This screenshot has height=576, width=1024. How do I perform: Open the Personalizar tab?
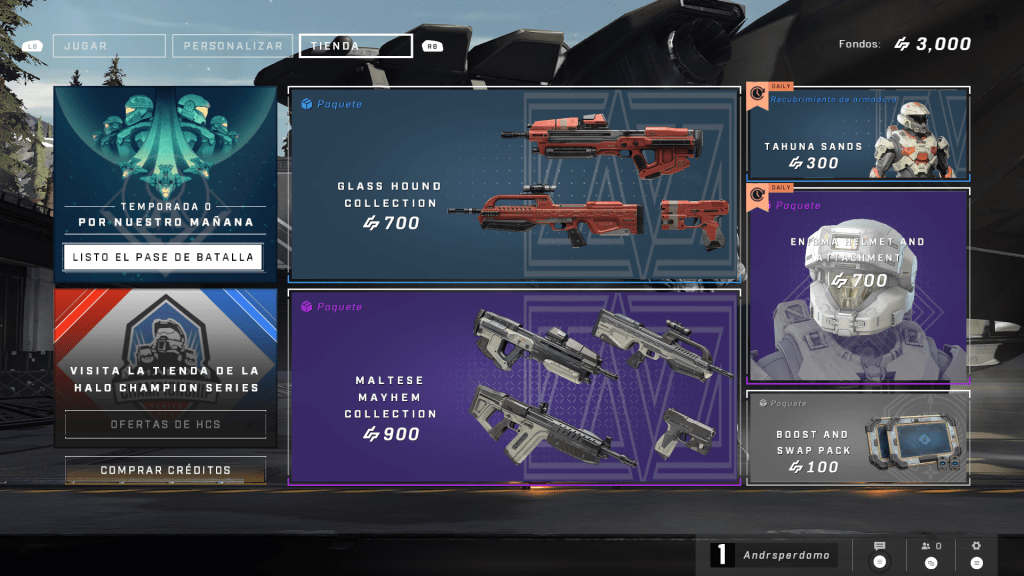233,46
